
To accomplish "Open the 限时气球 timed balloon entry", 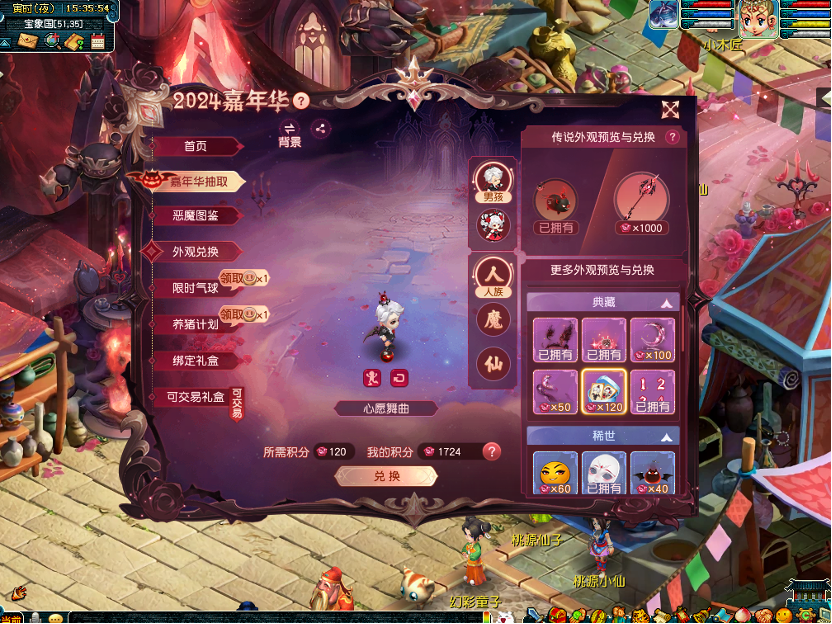I will (x=194, y=287).
